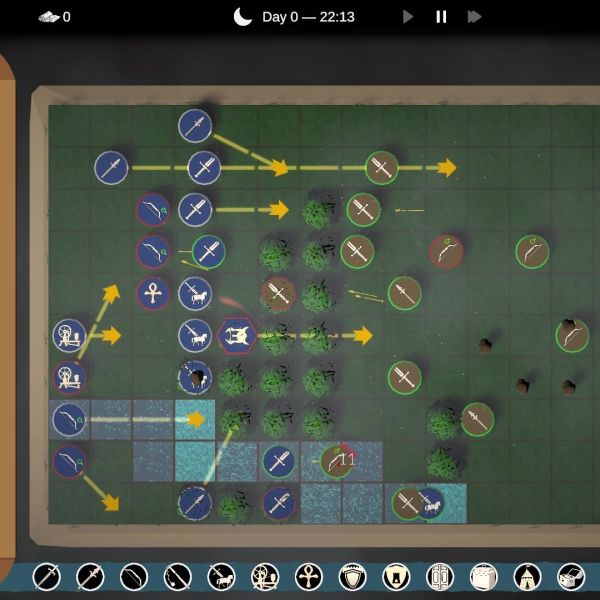600x600 pixels.
Task: Click the play button at normal speed
Action: tap(408, 16)
